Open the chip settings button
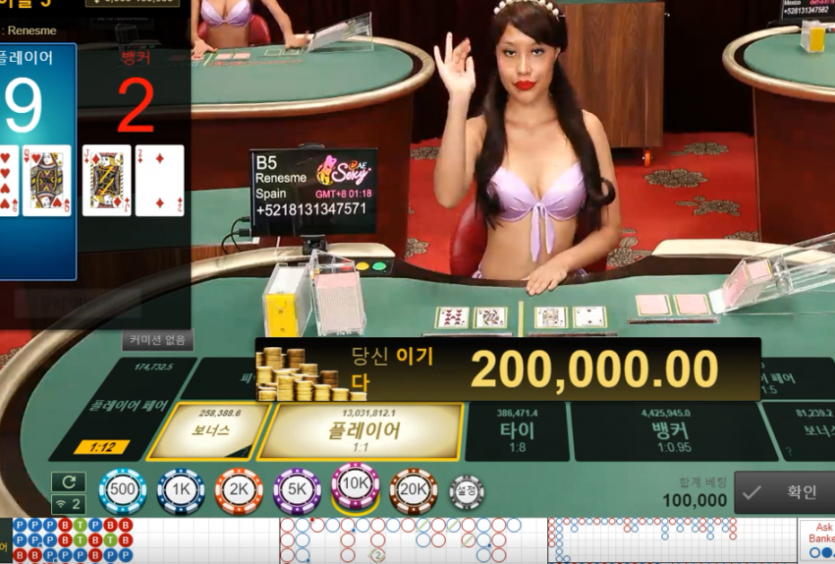This screenshot has width=835, height=564. point(466,492)
